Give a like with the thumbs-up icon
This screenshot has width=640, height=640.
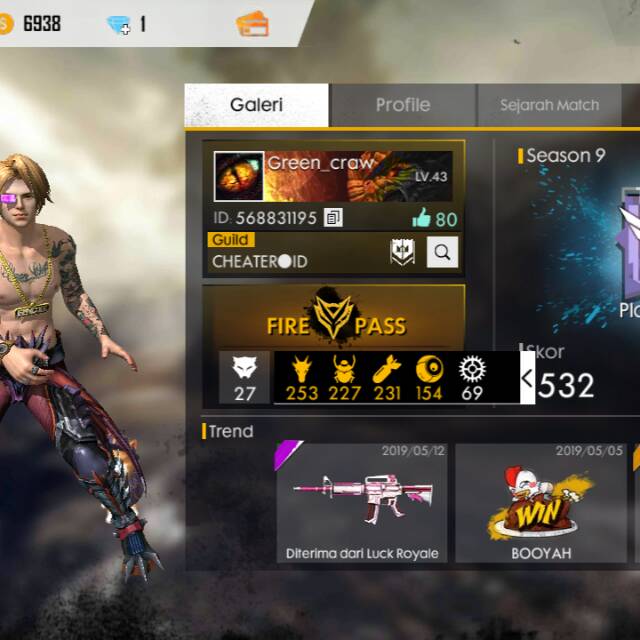point(421,219)
